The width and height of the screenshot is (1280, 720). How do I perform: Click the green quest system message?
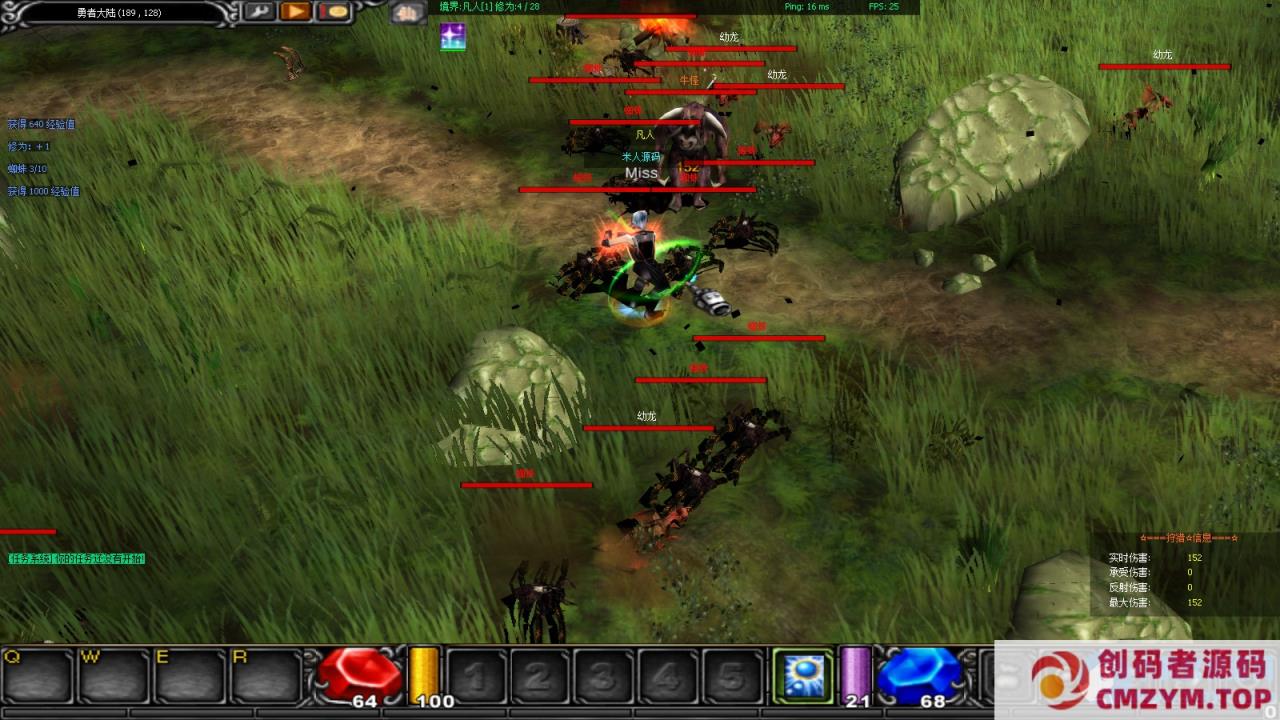pos(77,558)
